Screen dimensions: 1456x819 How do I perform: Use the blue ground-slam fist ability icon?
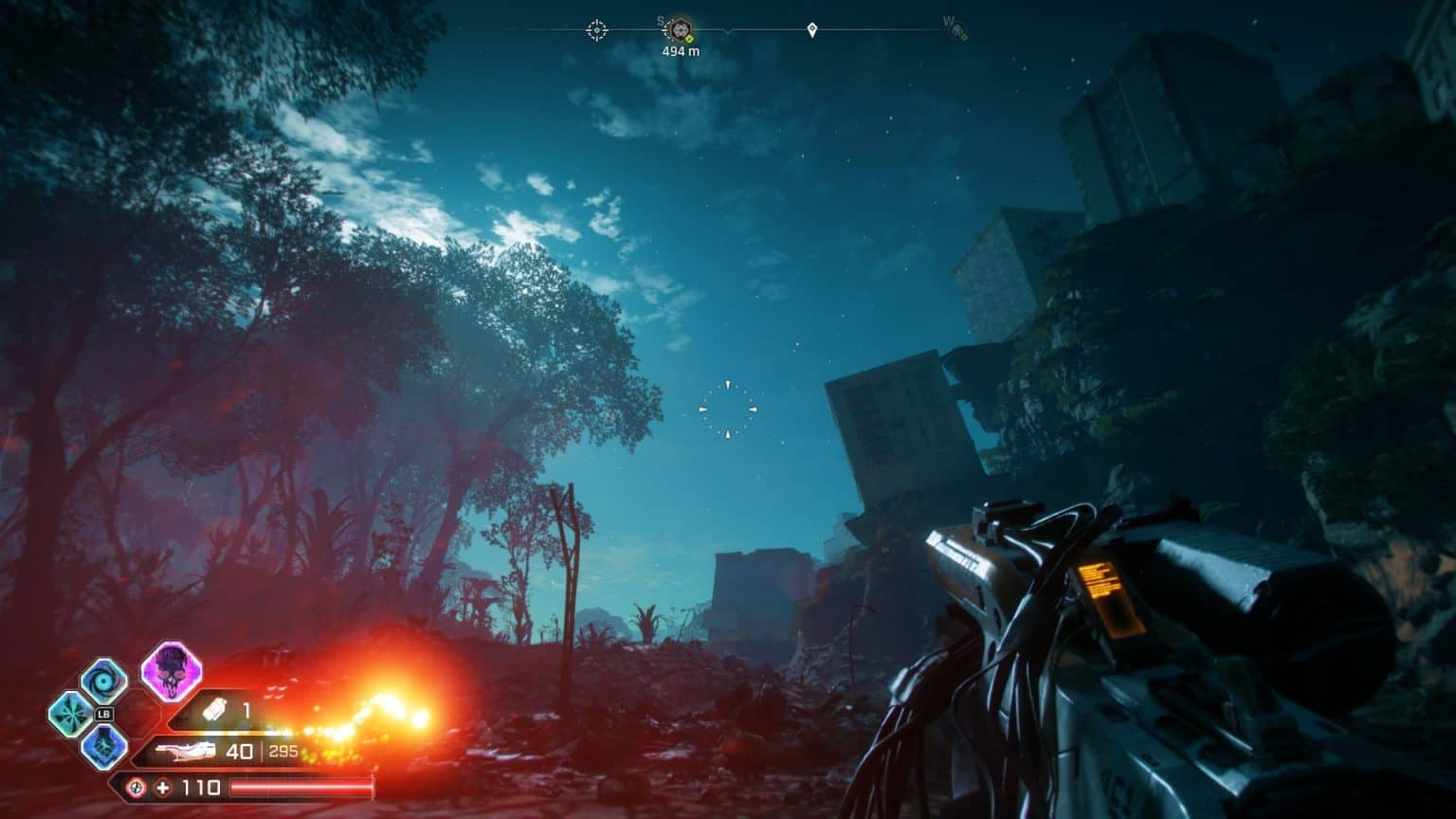(x=103, y=745)
